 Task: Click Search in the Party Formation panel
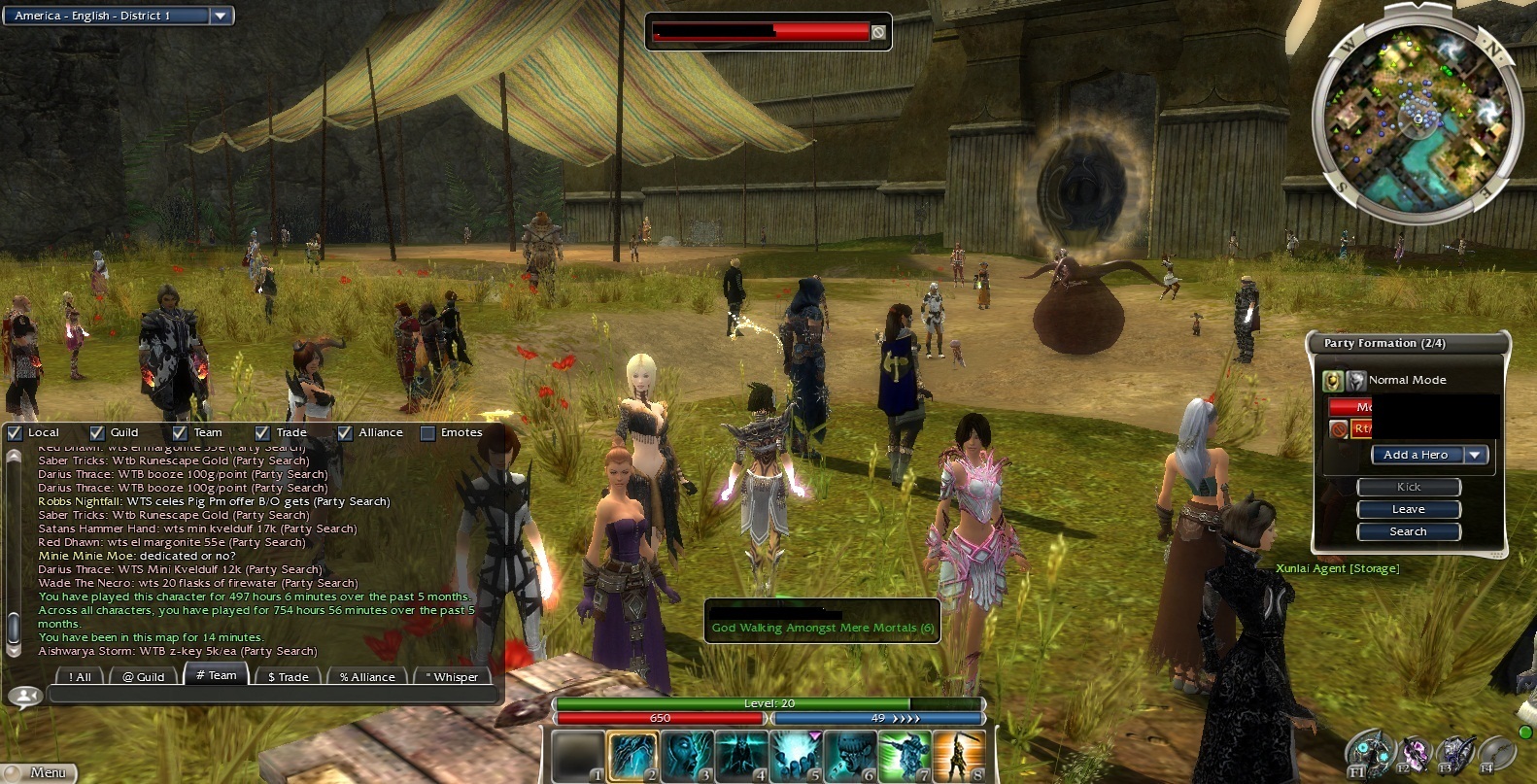point(1408,531)
